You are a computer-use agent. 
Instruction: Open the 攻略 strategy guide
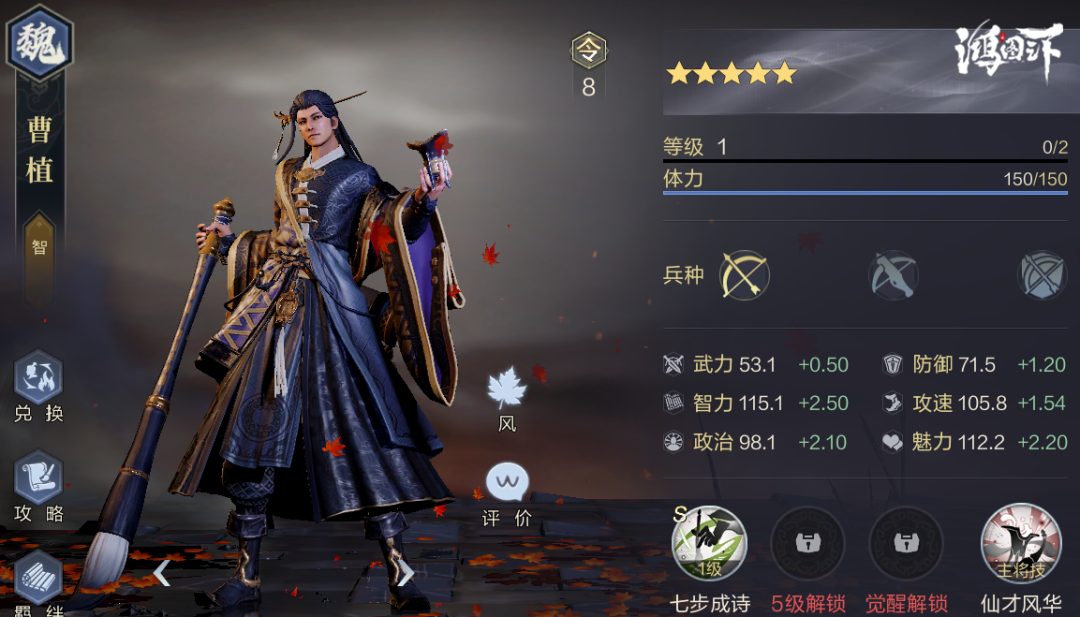pyautogui.click(x=39, y=479)
